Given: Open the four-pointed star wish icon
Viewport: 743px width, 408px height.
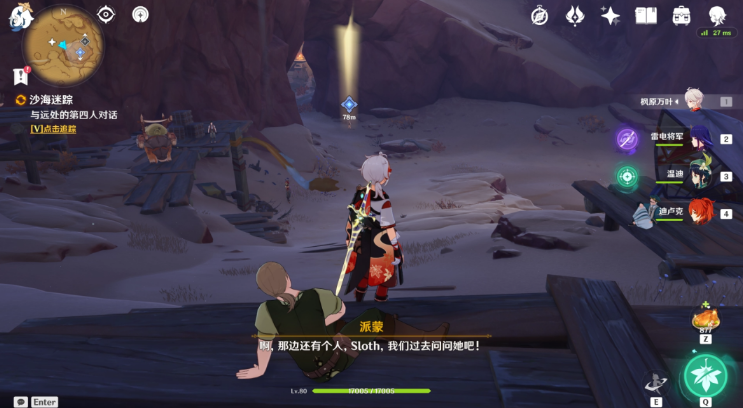Looking at the screenshot, I should (x=610, y=15).
